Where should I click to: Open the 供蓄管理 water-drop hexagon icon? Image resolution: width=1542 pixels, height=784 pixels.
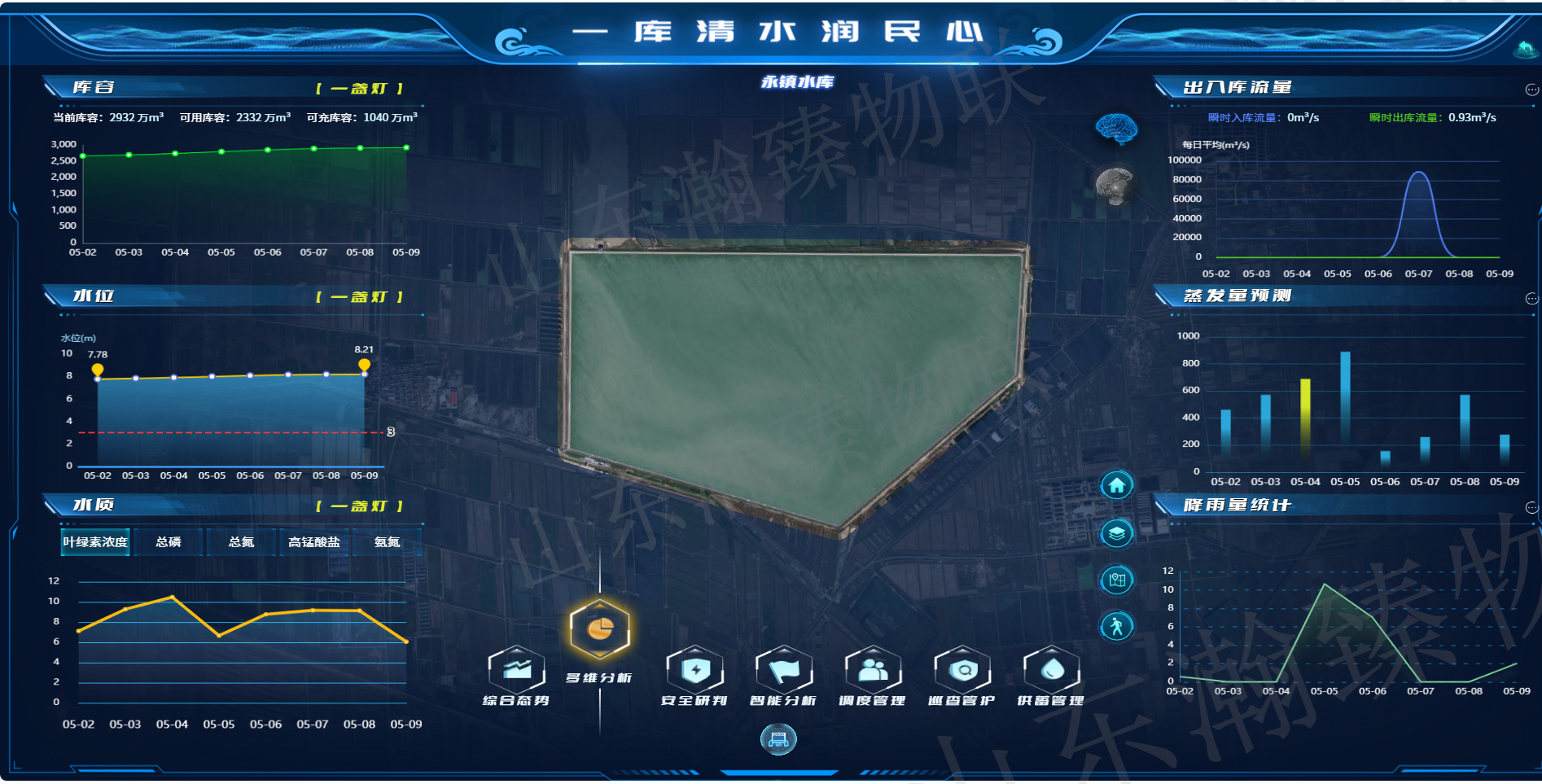click(1051, 669)
